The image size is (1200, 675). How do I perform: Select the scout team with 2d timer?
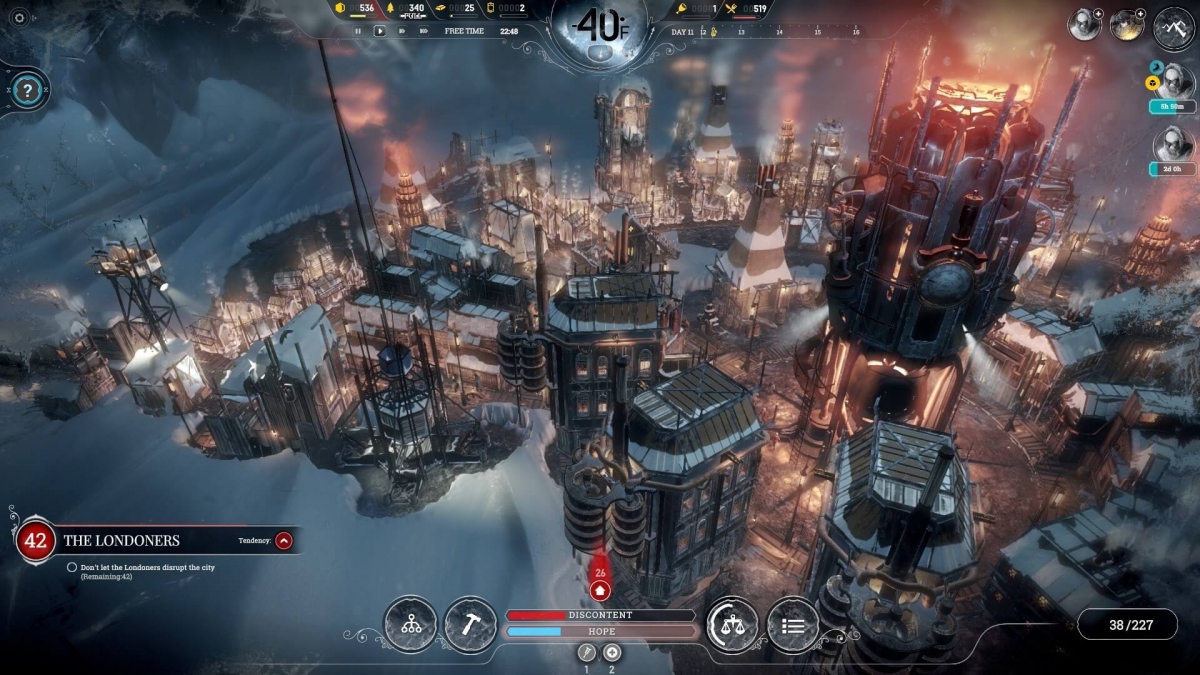pos(1173,143)
